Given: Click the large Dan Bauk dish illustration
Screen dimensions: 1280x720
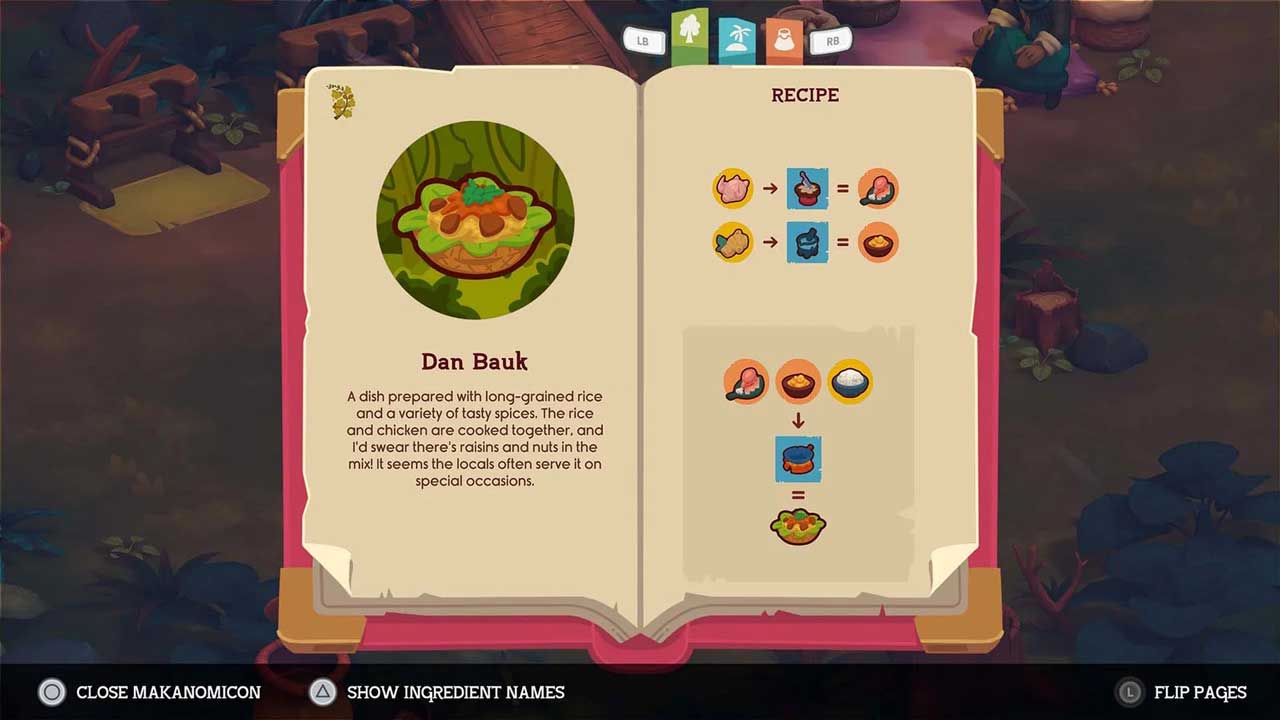Looking at the screenshot, I should coord(475,220).
